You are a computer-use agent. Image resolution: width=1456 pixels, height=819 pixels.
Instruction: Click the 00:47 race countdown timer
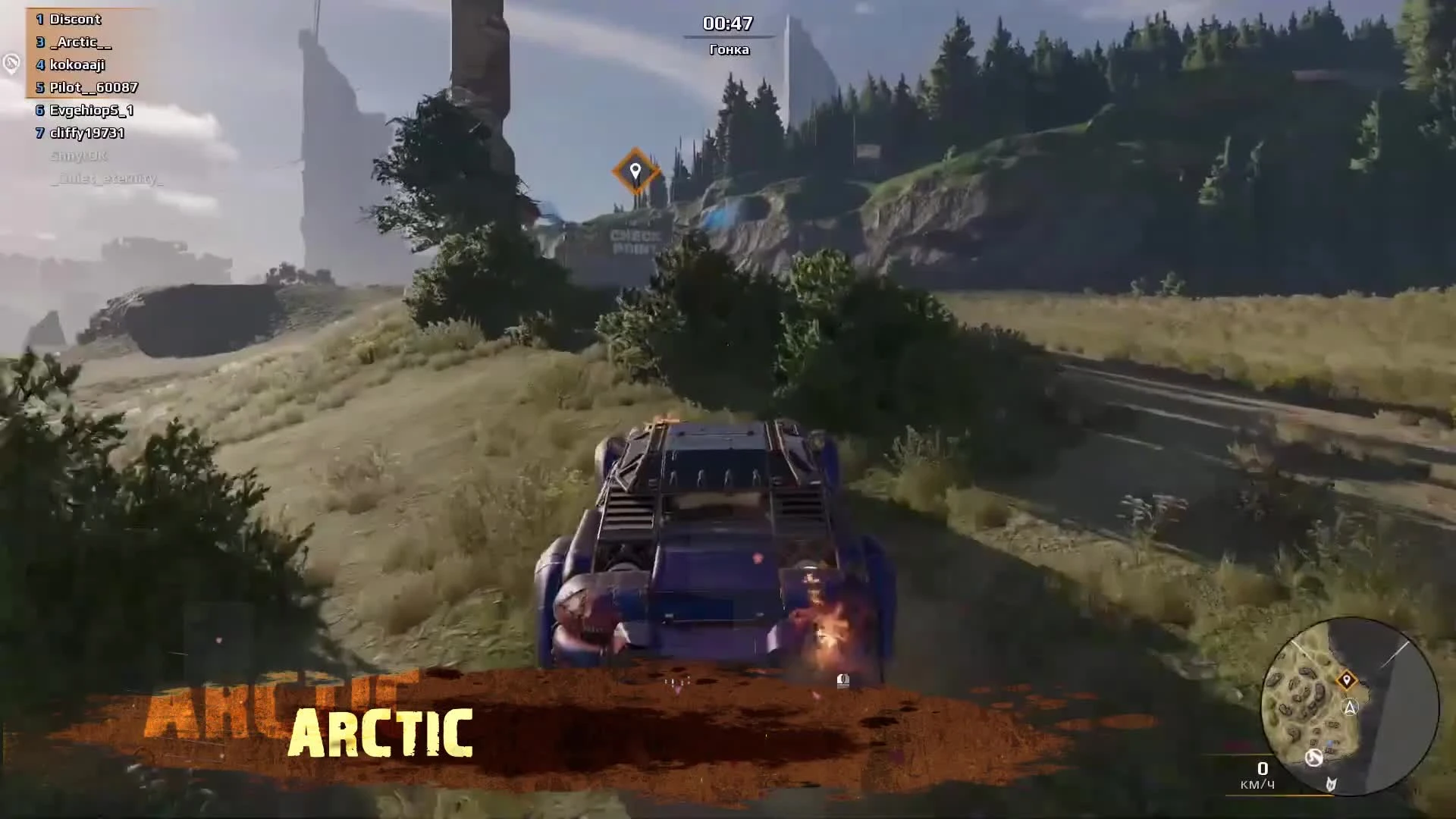(x=730, y=24)
